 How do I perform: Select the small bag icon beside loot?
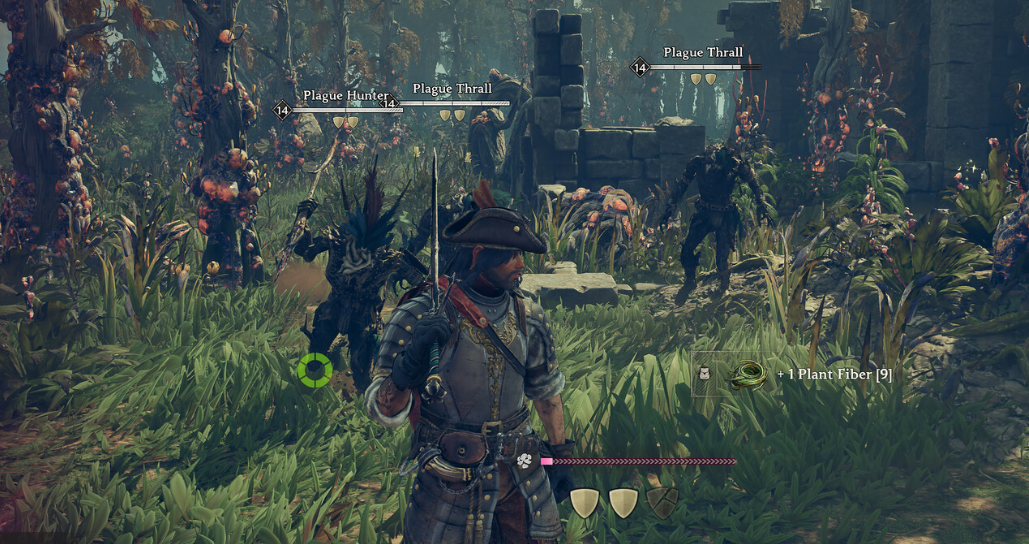click(x=703, y=374)
